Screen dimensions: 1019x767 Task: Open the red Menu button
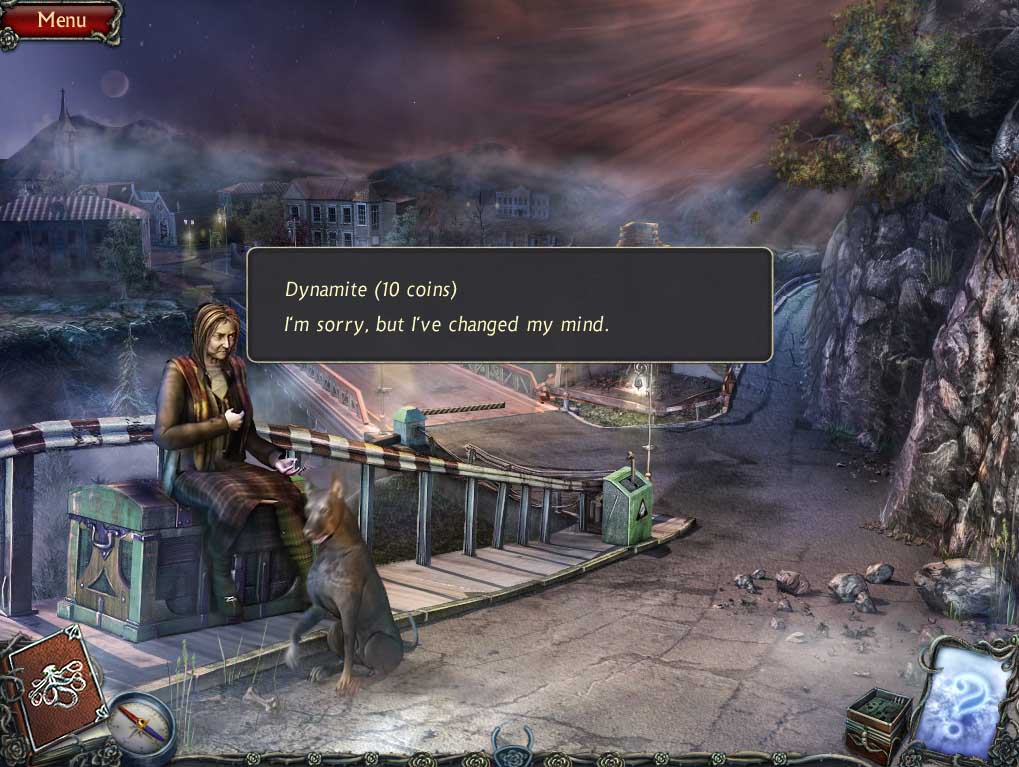click(61, 19)
